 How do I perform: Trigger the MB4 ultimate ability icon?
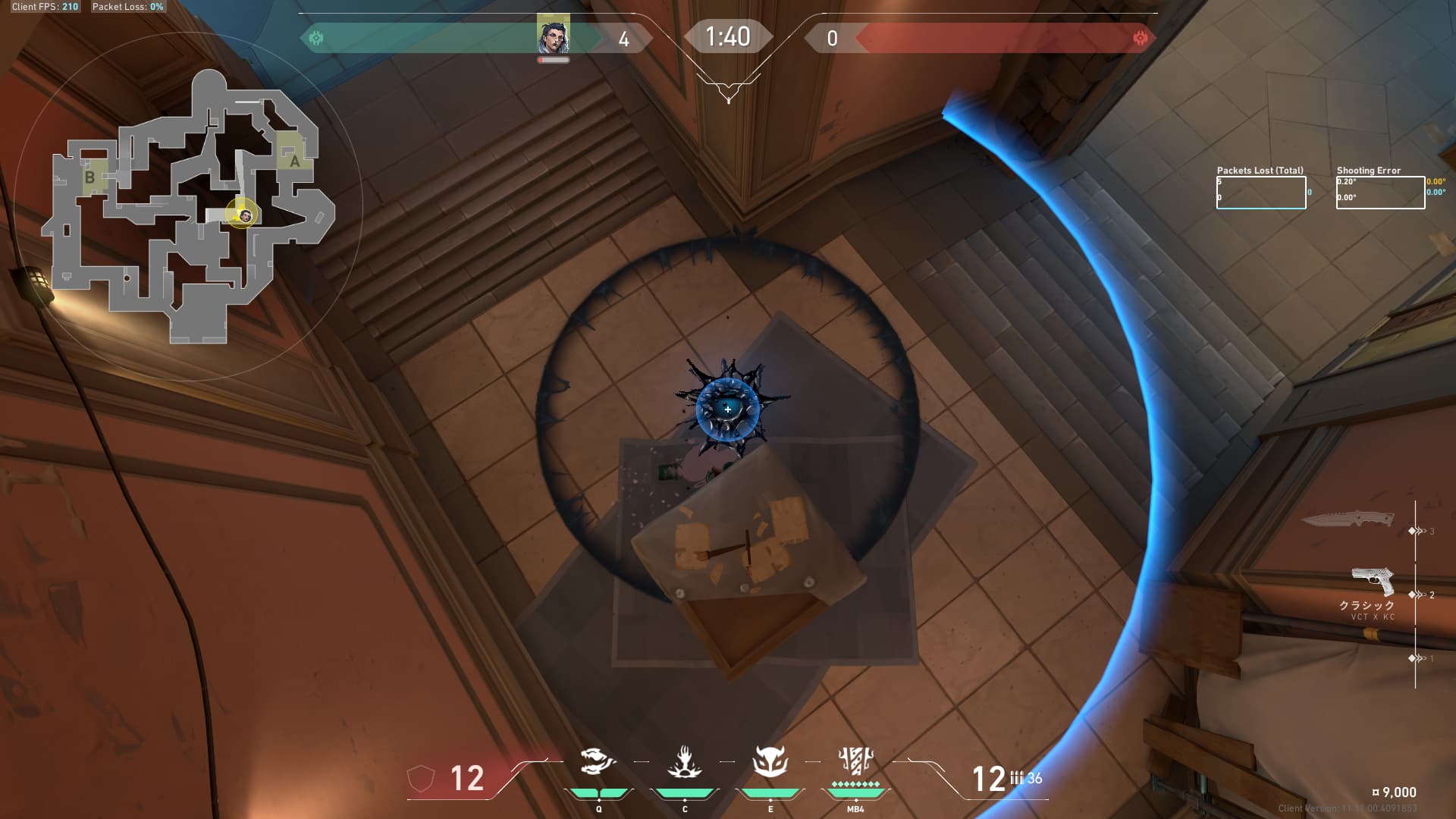click(x=855, y=761)
